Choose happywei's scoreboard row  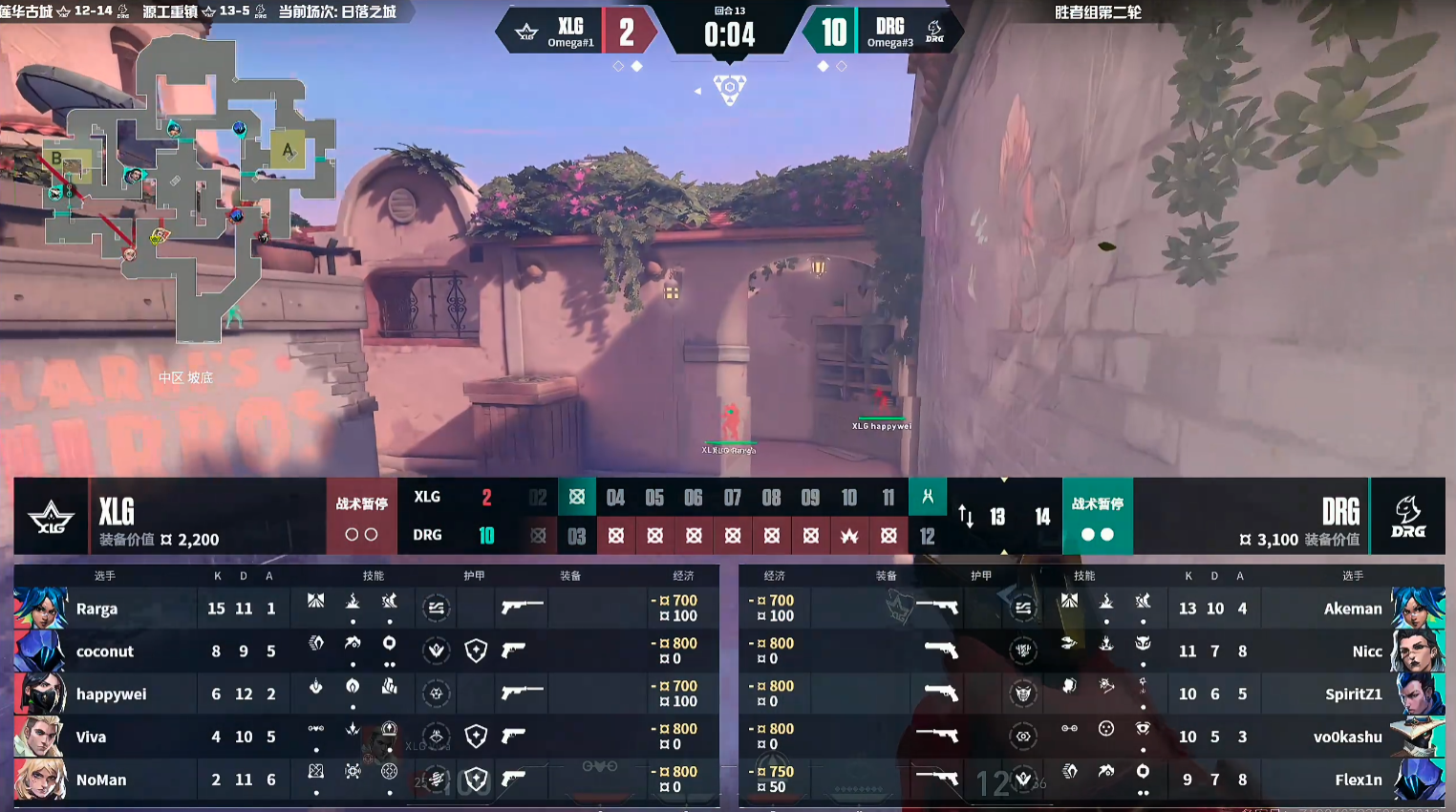pos(366,694)
